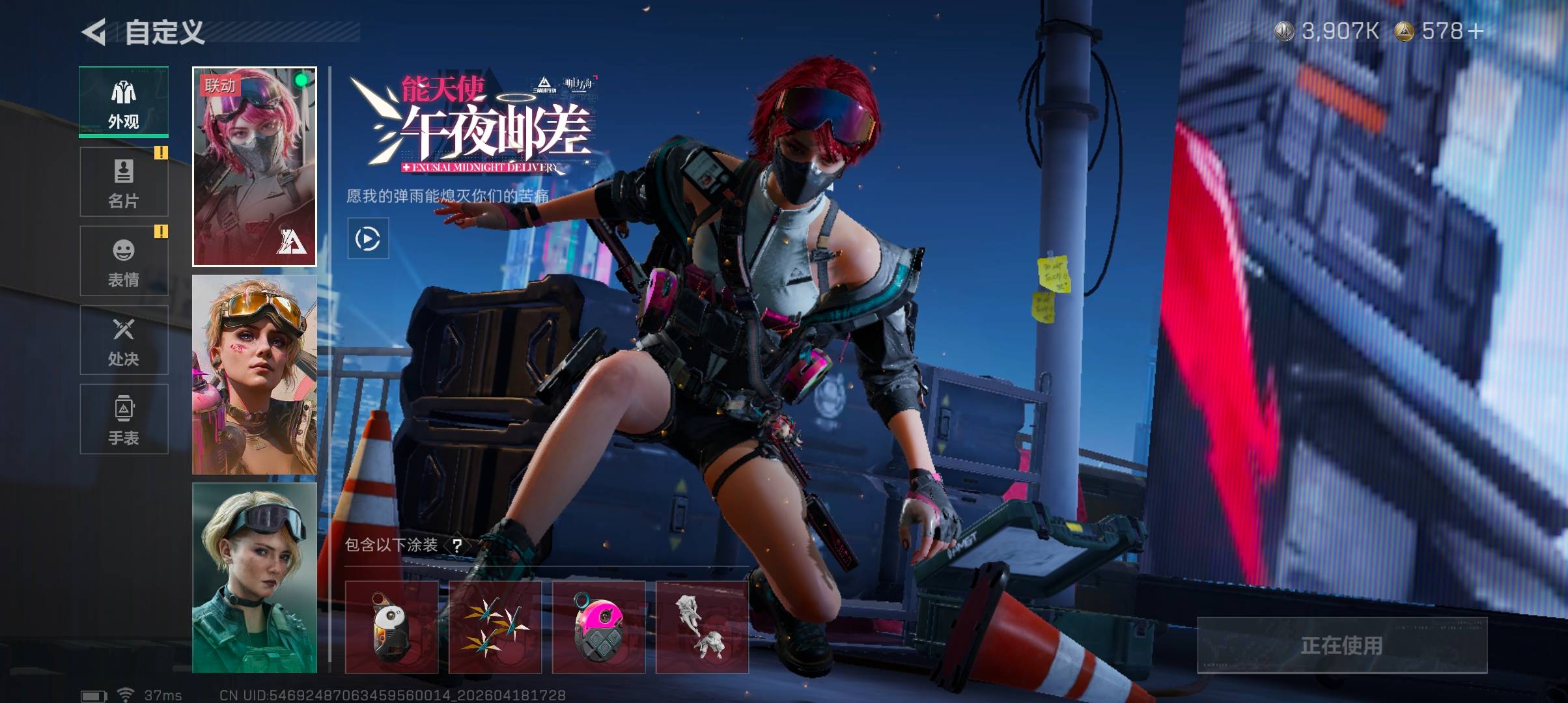Add more gold currency via plus
Viewport: 1568px width, 703px height.
pyautogui.click(x=1476, y=31)
